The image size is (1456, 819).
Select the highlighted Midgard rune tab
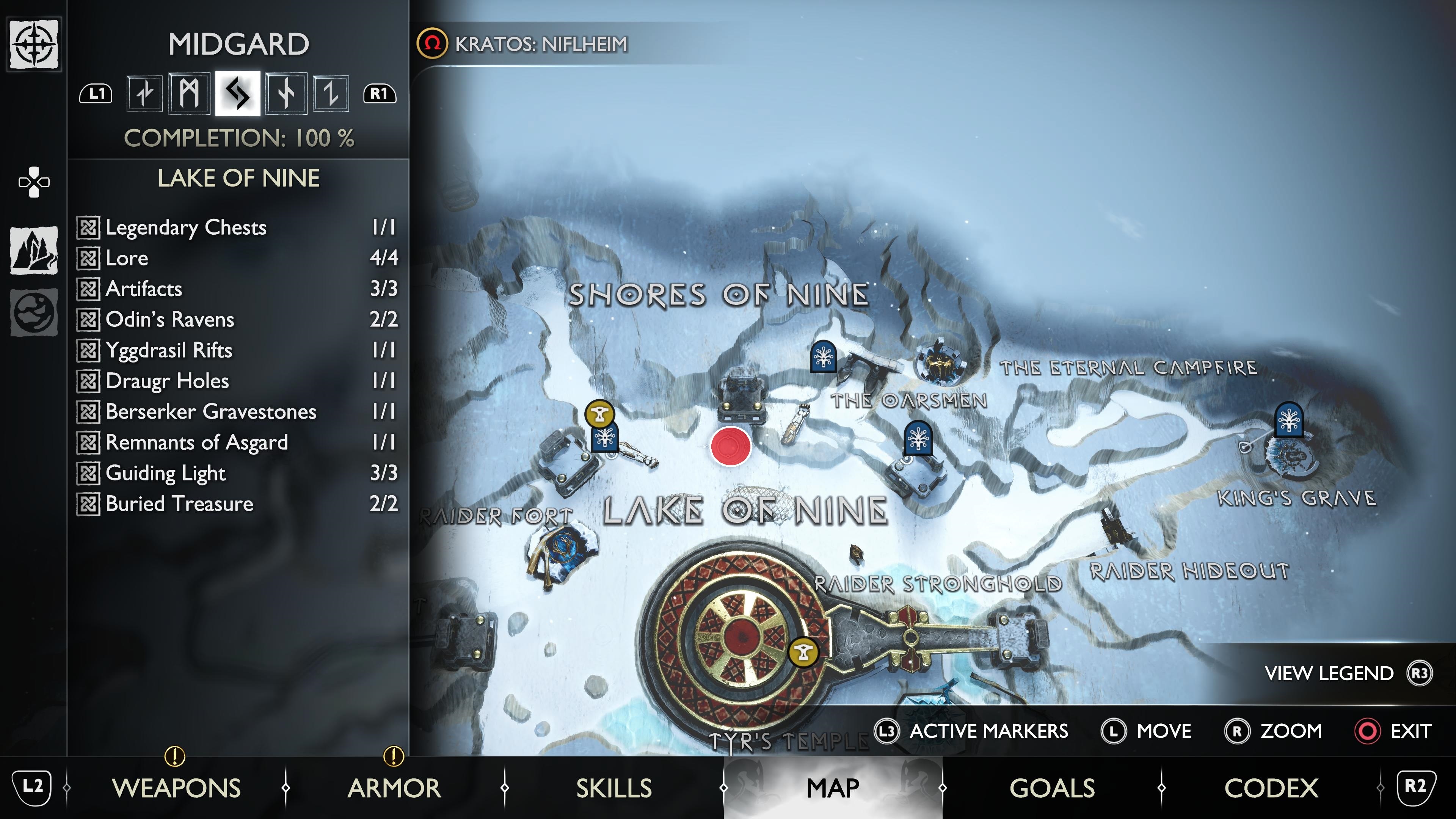tap(238, 96)
